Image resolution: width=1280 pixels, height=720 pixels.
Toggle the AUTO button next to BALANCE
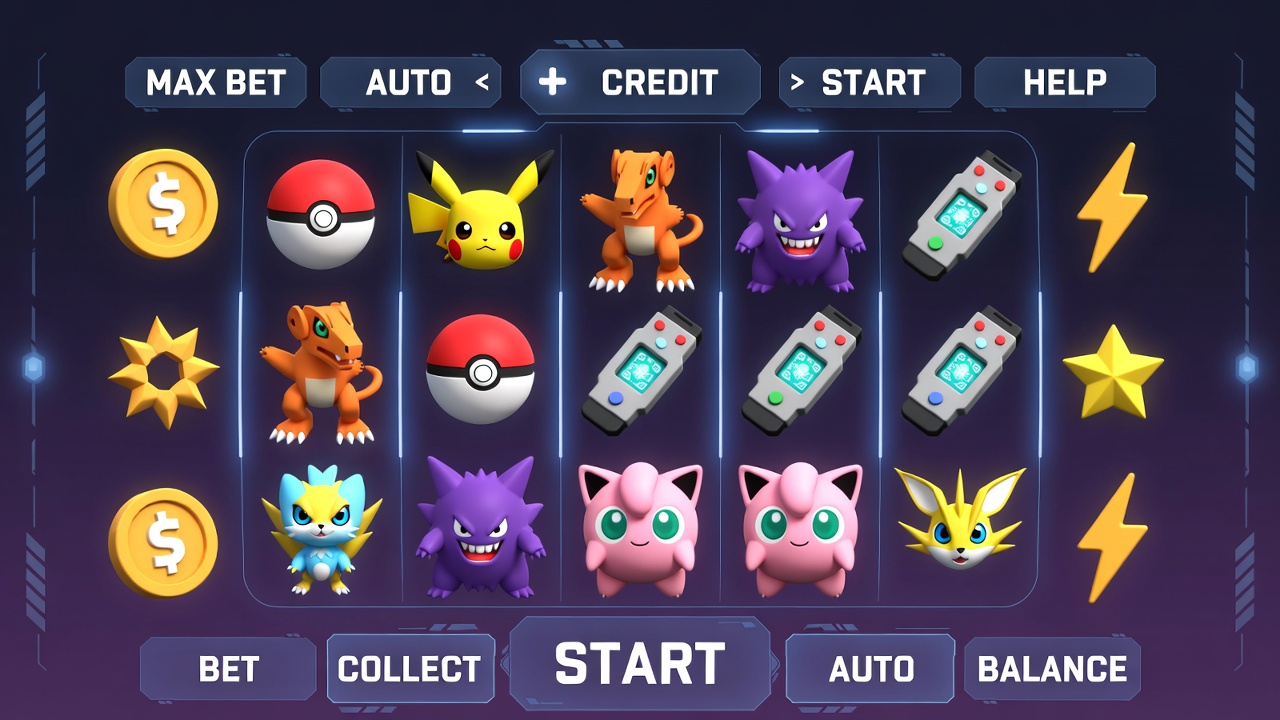coord(870,669)
